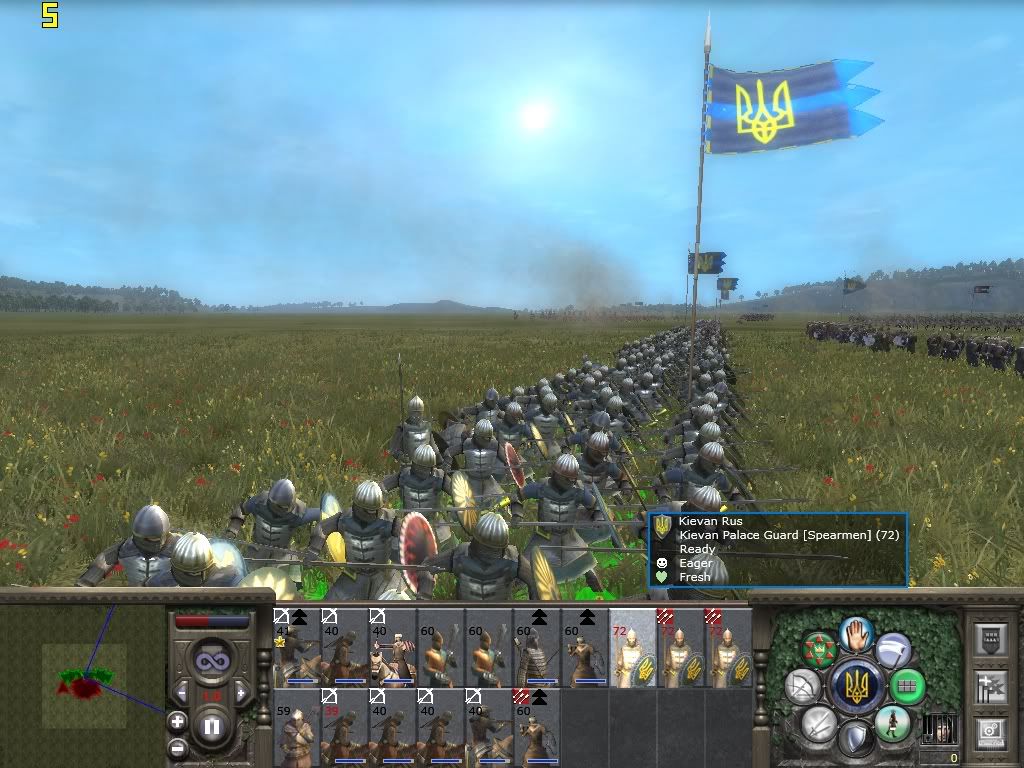Toggle the green formation grid button
The height and width of the screenshot is (768, 1024).
(x=907, y=687)
